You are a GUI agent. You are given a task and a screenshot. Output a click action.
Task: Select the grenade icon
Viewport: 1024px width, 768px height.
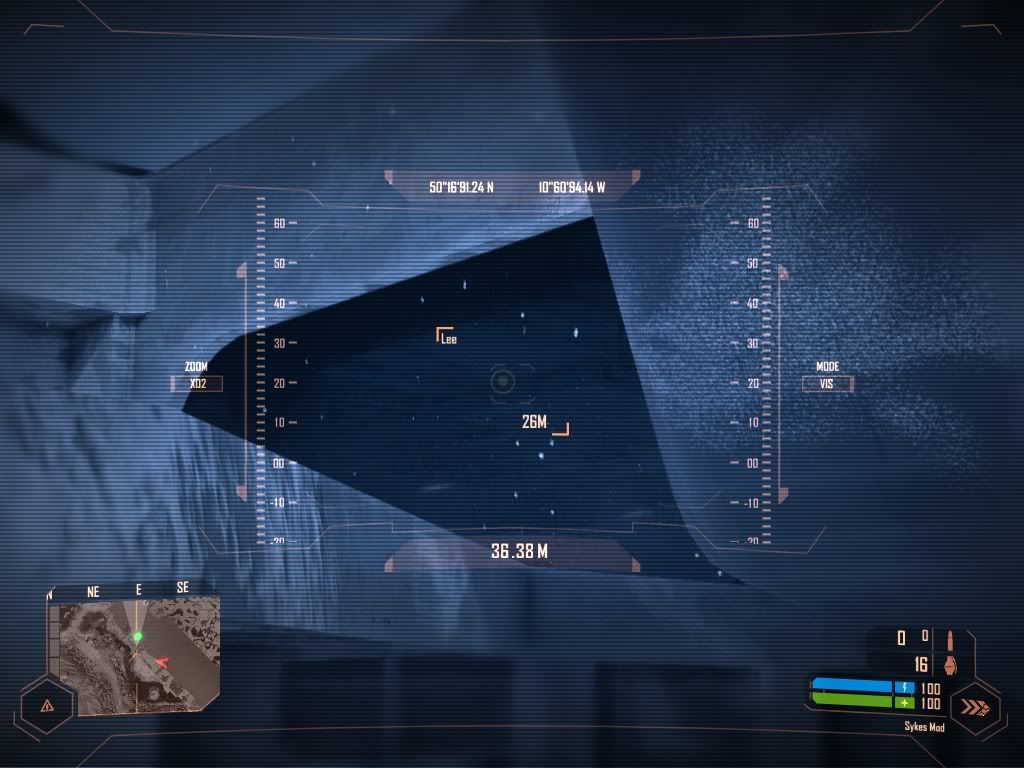coord(949,664)
